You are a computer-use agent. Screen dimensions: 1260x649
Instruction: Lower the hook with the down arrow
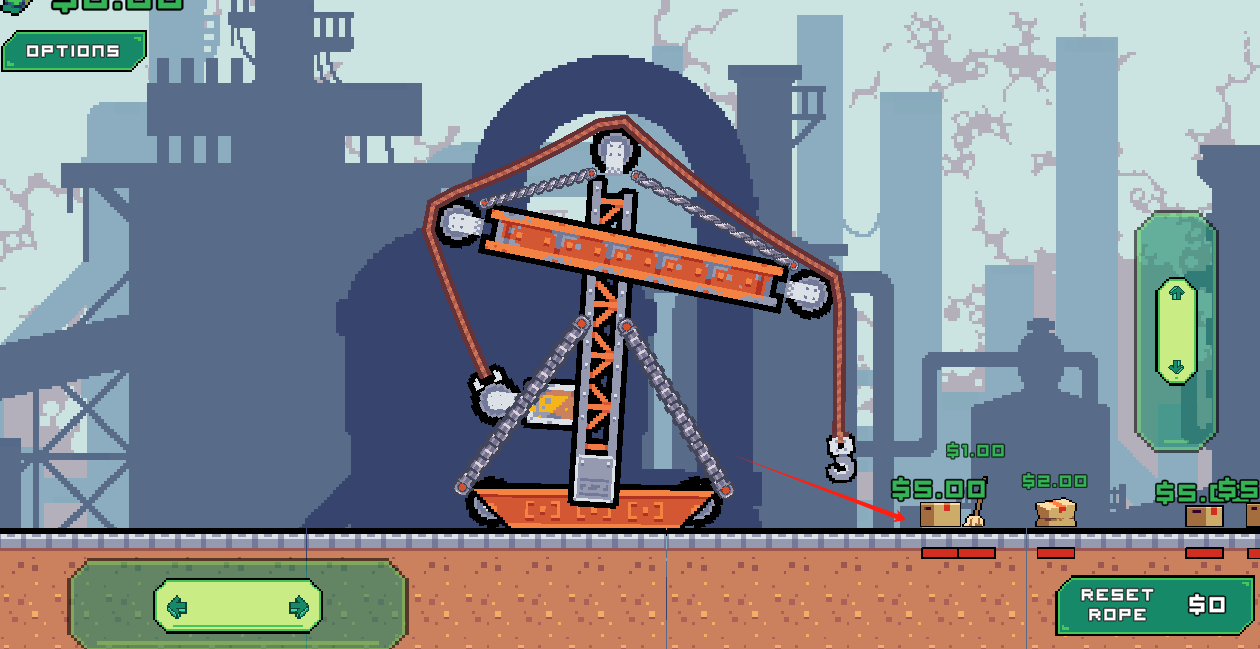pyautogui.click(x=1176, y=368)
